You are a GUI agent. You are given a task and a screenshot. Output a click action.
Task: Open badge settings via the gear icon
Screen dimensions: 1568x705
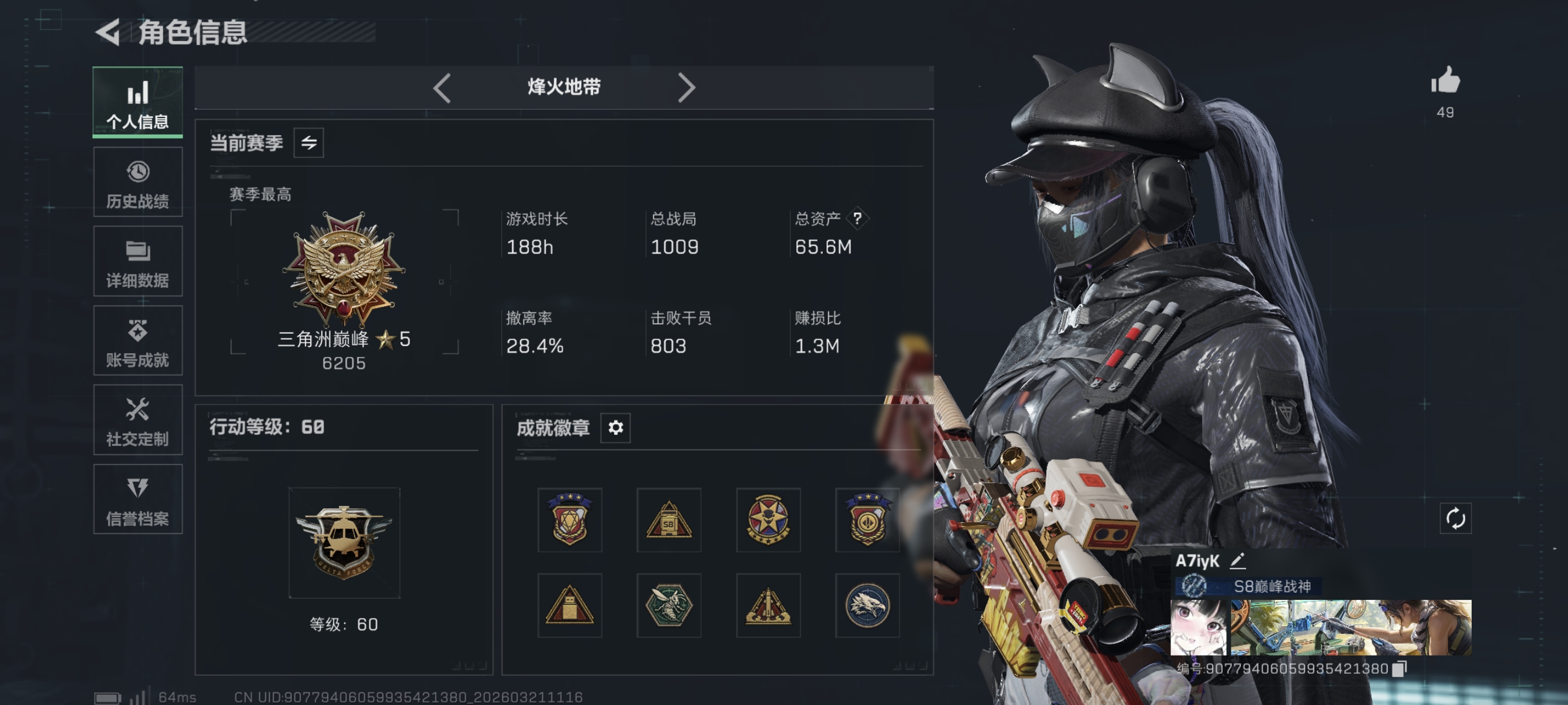pyautogui.click(x=616, y=428)
